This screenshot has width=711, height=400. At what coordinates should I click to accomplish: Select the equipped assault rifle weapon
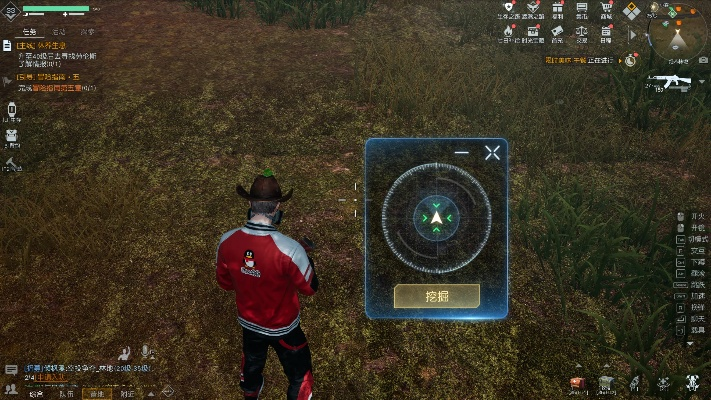tap(664, 80)
